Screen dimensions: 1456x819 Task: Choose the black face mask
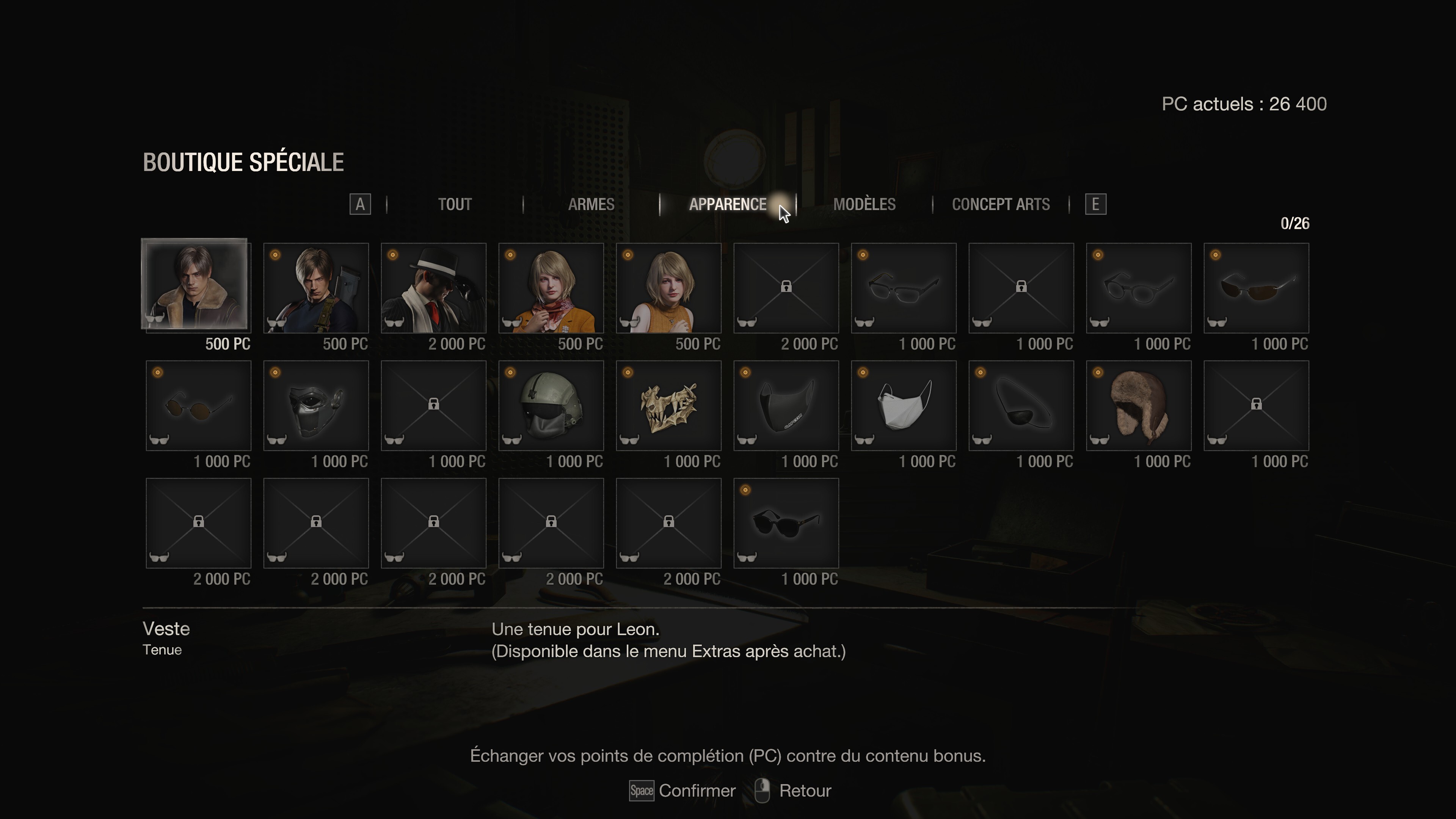[786, 405]
